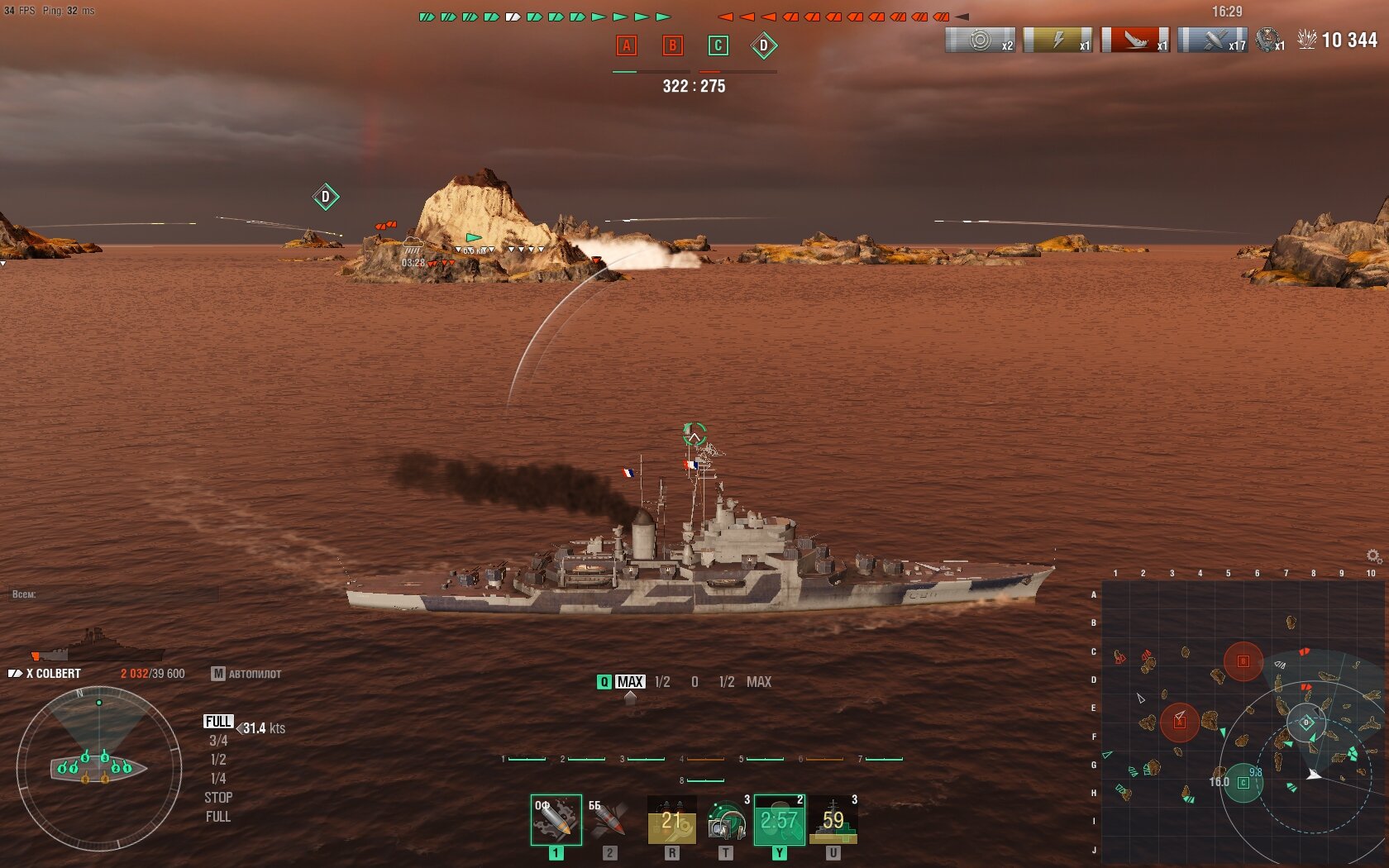Open the minimap settings gear

tap(1372, 556)
